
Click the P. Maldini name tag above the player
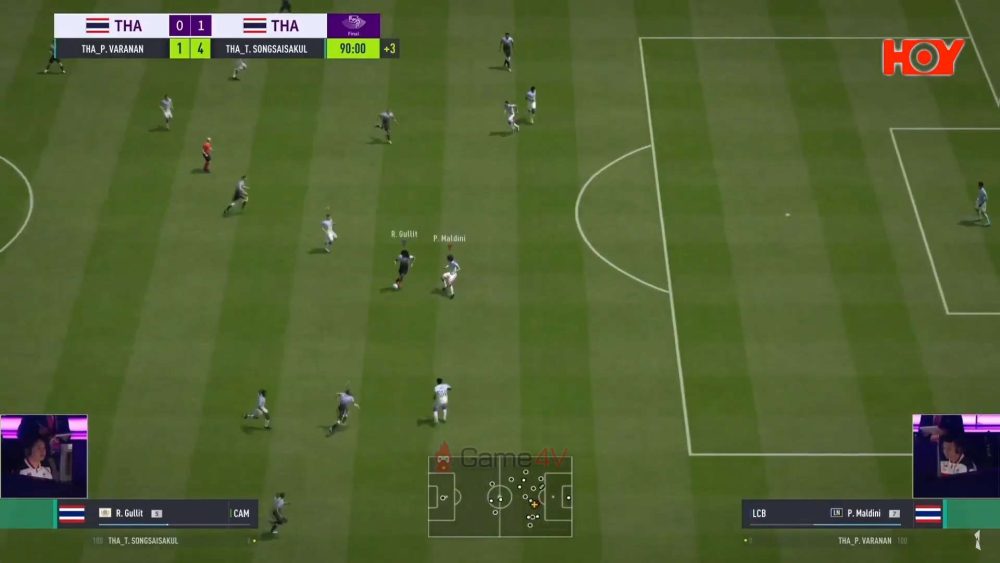pyautogui.click(x=449, y=238)
